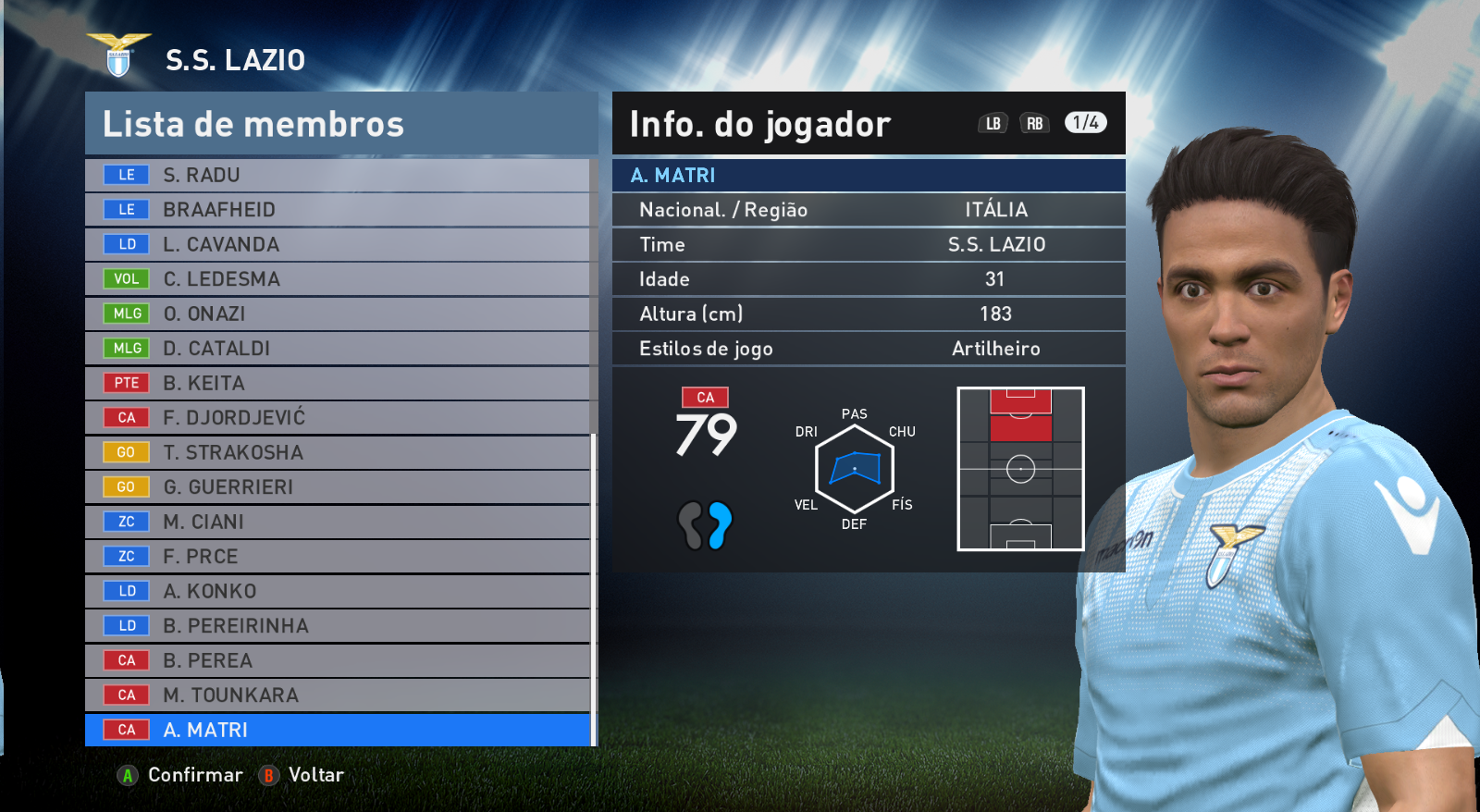Screen dimensions: 1480x812
Task: Choose A. Konko from the members
Action: (338, 591)
